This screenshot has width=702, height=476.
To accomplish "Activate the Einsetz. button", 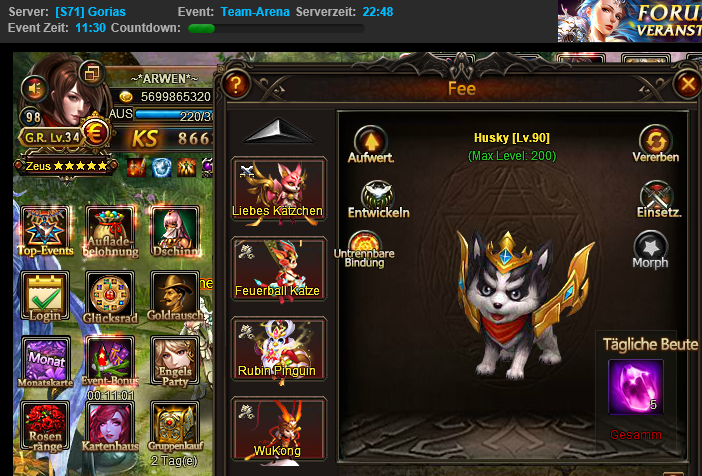I will click(657, 196).
